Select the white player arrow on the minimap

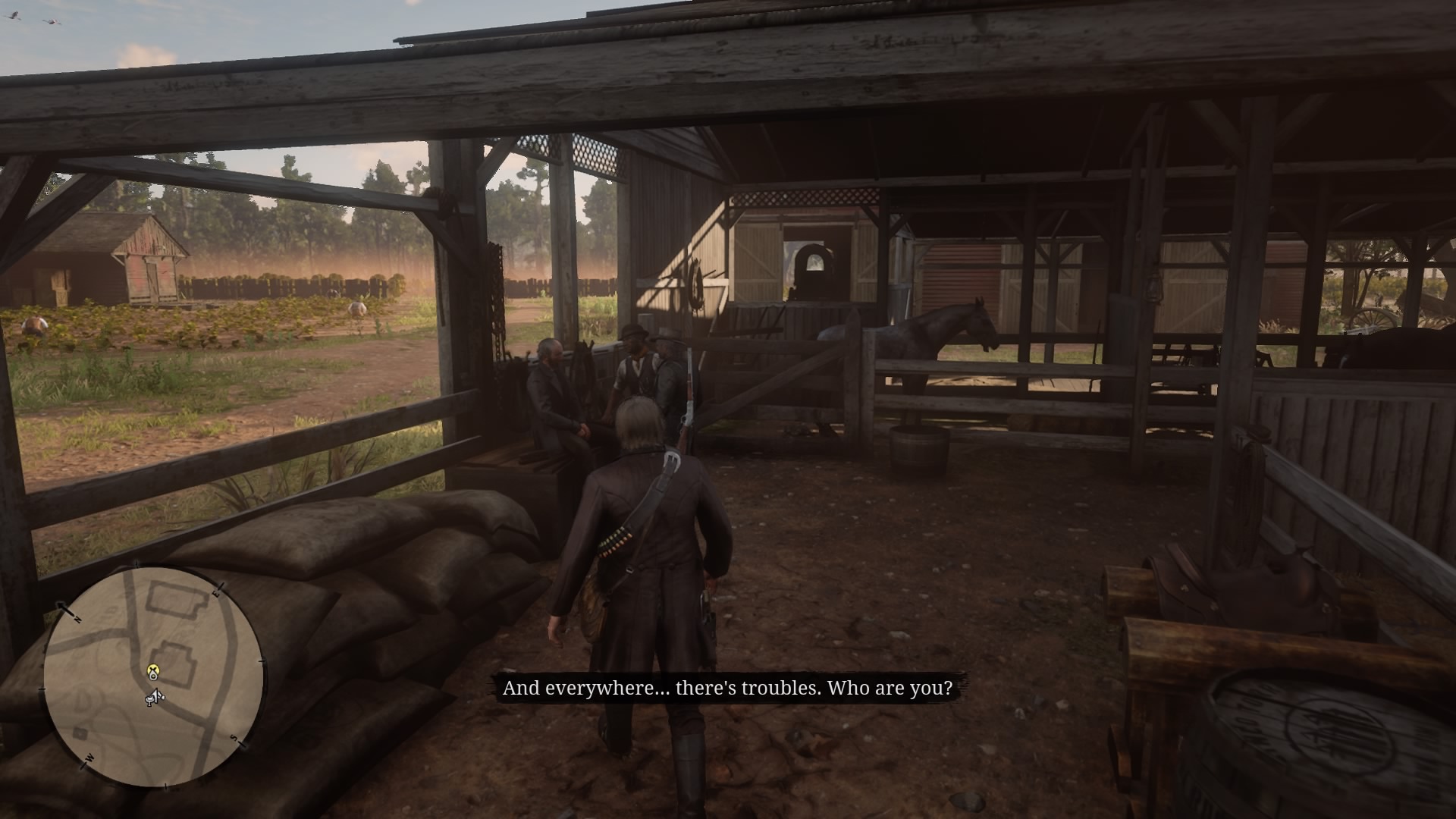click(x=157, y=695)
